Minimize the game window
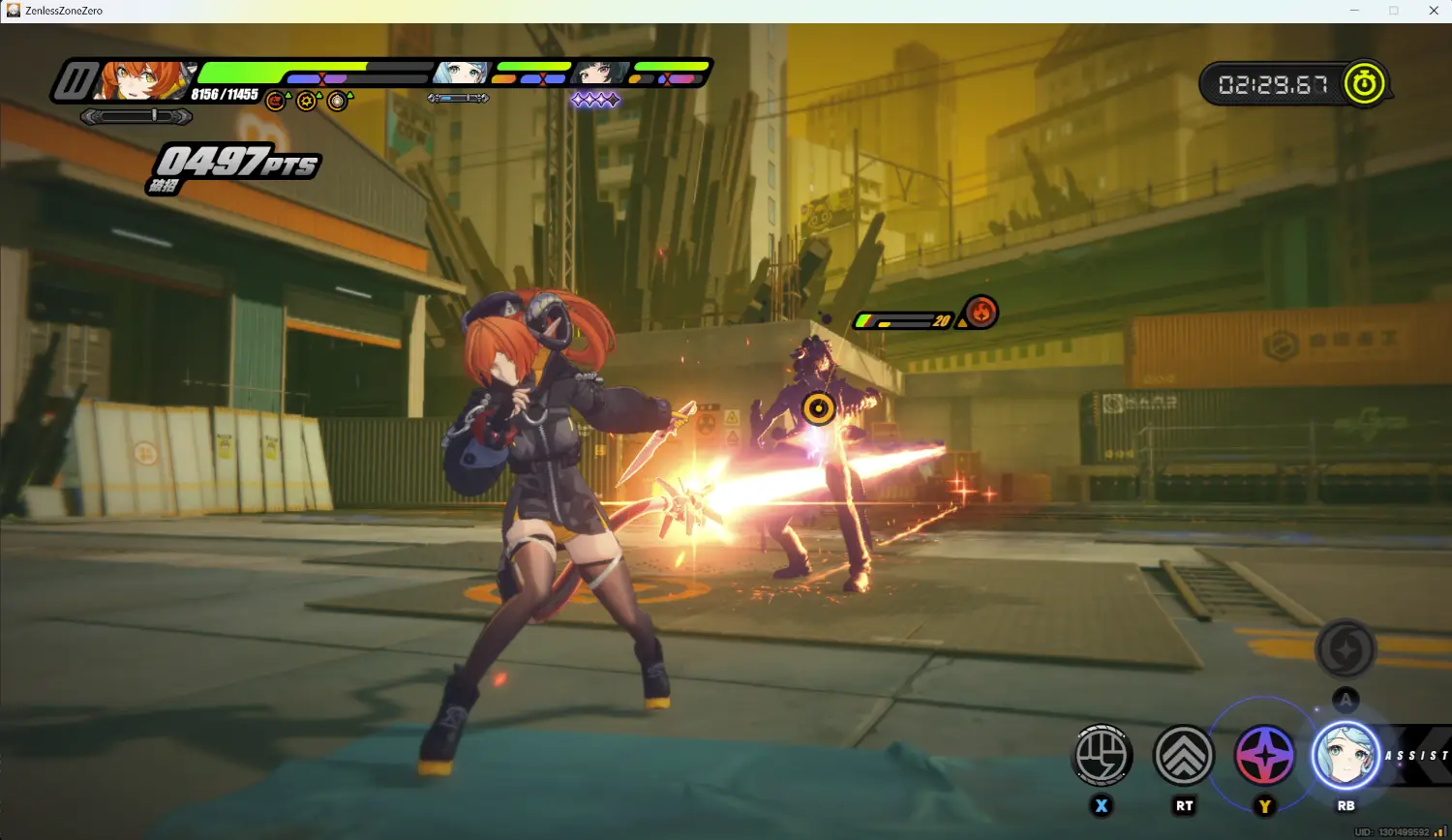Viewport: 1452px width, 840px height. 1354,11
